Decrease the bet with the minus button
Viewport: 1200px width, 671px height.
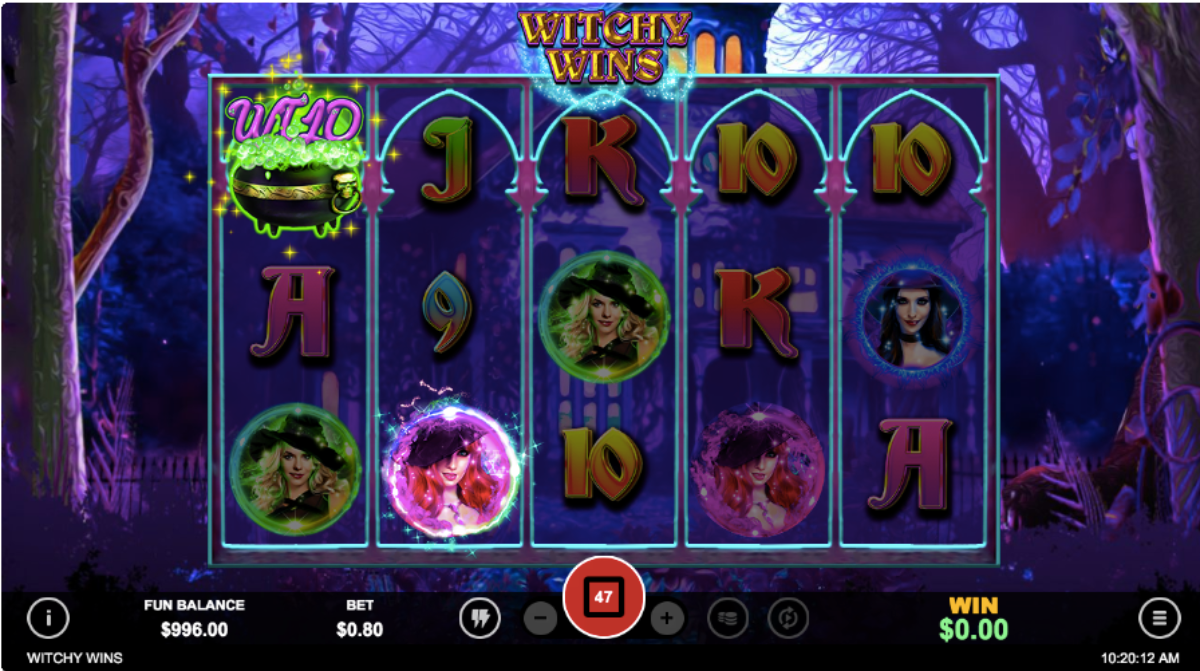(540, 619)
